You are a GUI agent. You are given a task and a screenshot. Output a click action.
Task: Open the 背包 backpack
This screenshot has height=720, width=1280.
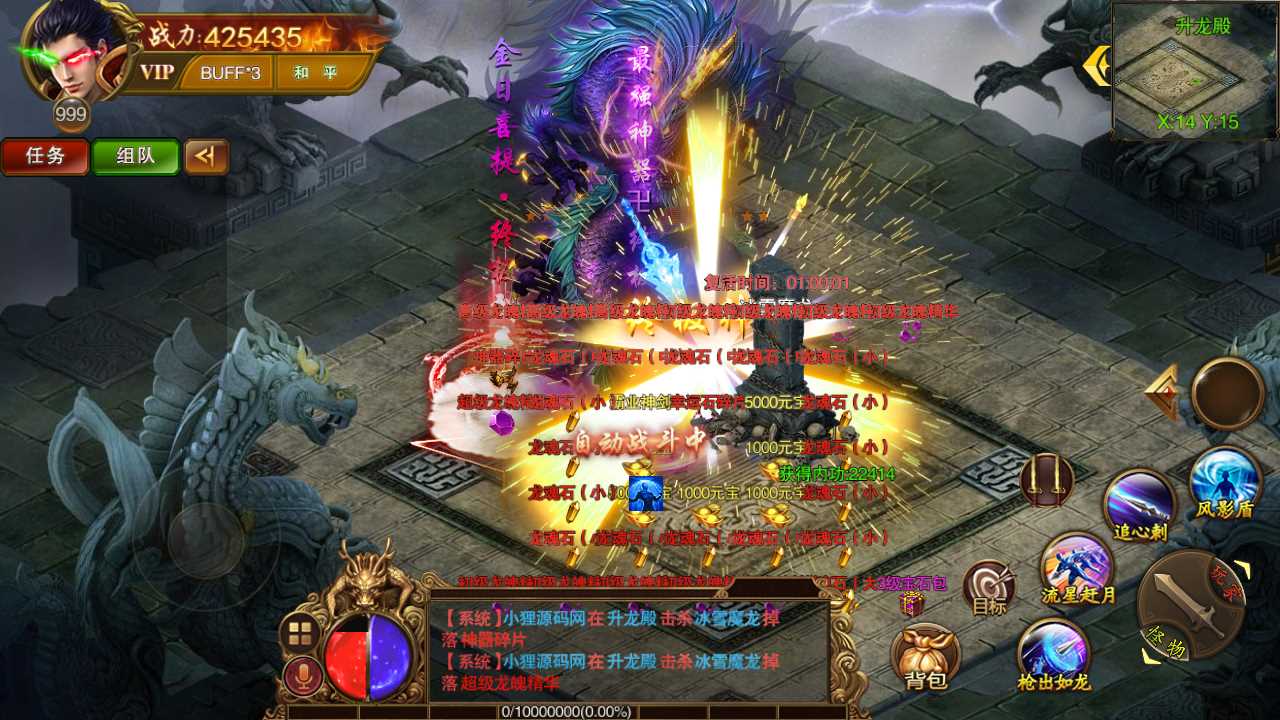coord(926,650)
